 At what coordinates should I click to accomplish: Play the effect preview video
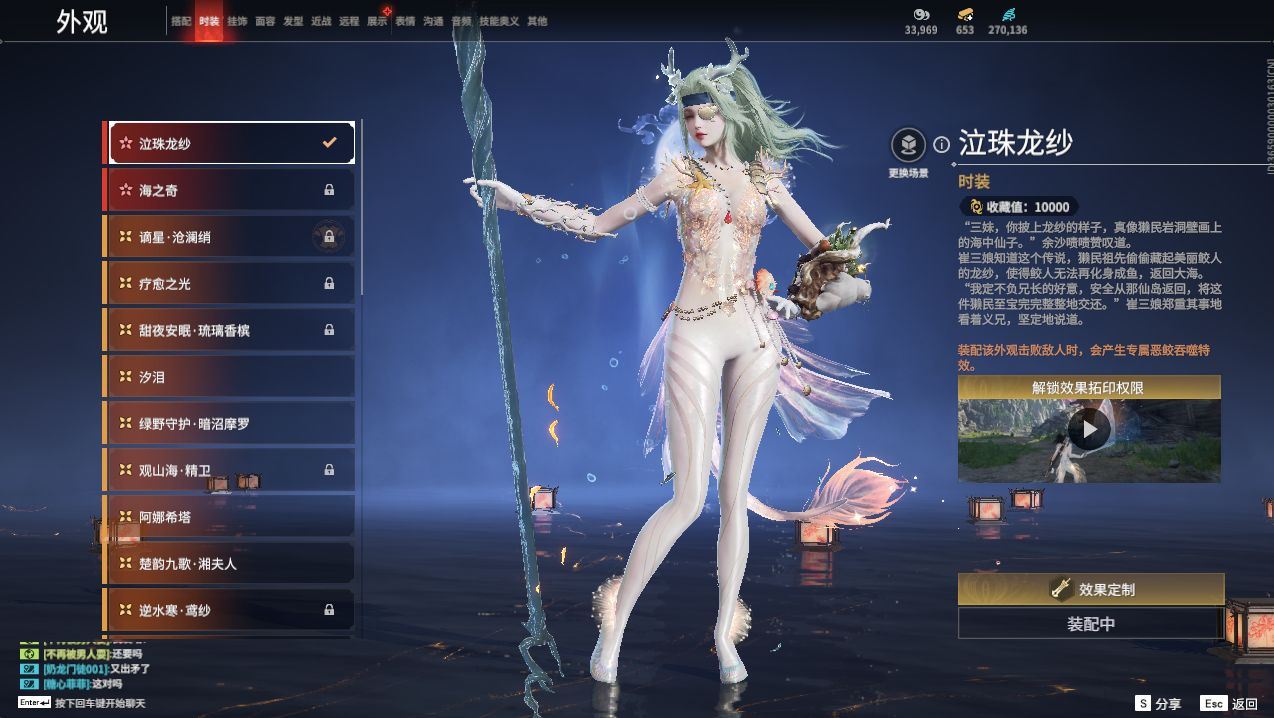pos(1088,431)
